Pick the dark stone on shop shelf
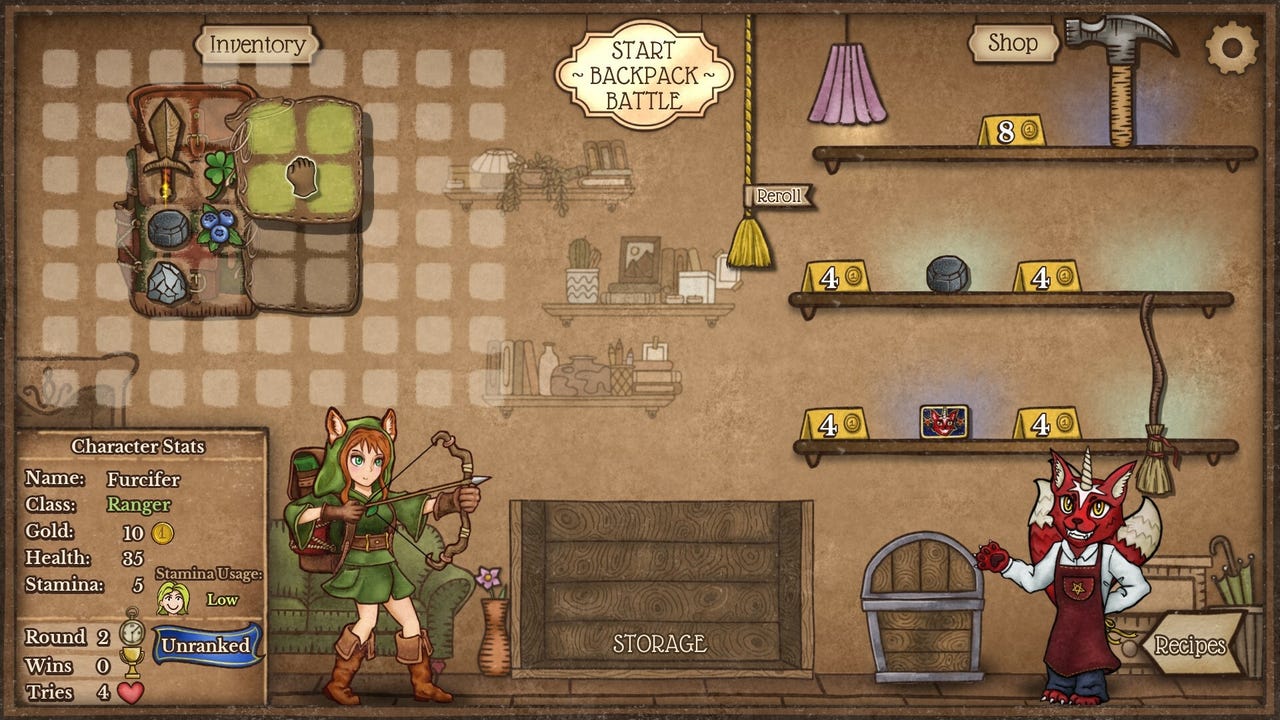This screenshot has width=1280, height=720. pyautogui.click(x=948, y=274)
